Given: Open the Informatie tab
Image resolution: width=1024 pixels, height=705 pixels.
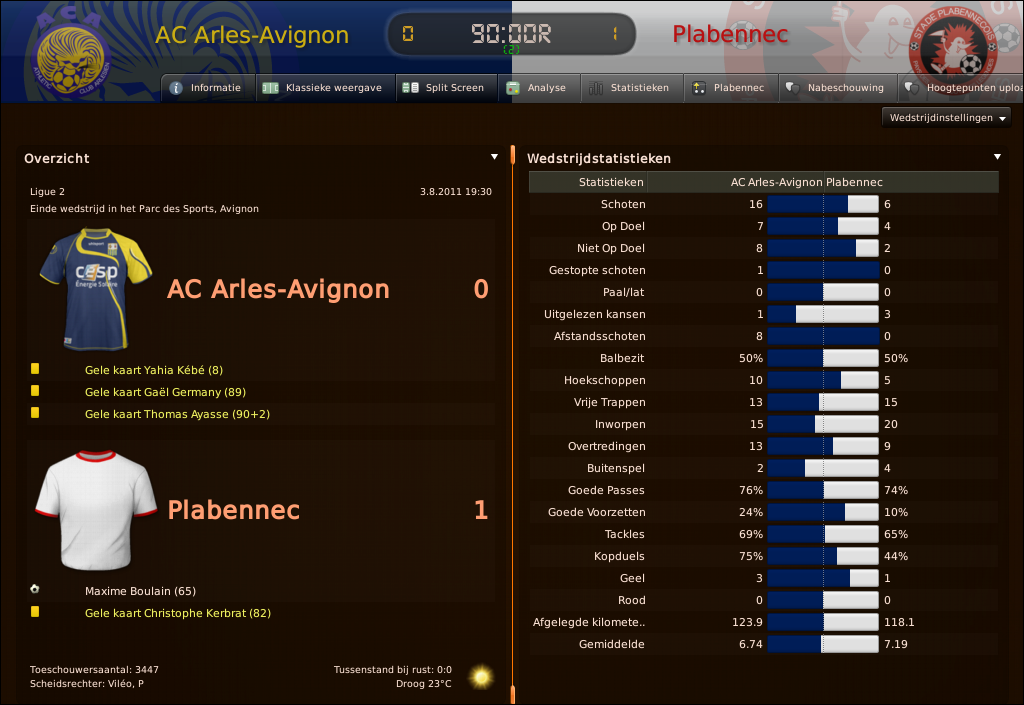Looking at the screenshot, I should (x=206, y=88).
